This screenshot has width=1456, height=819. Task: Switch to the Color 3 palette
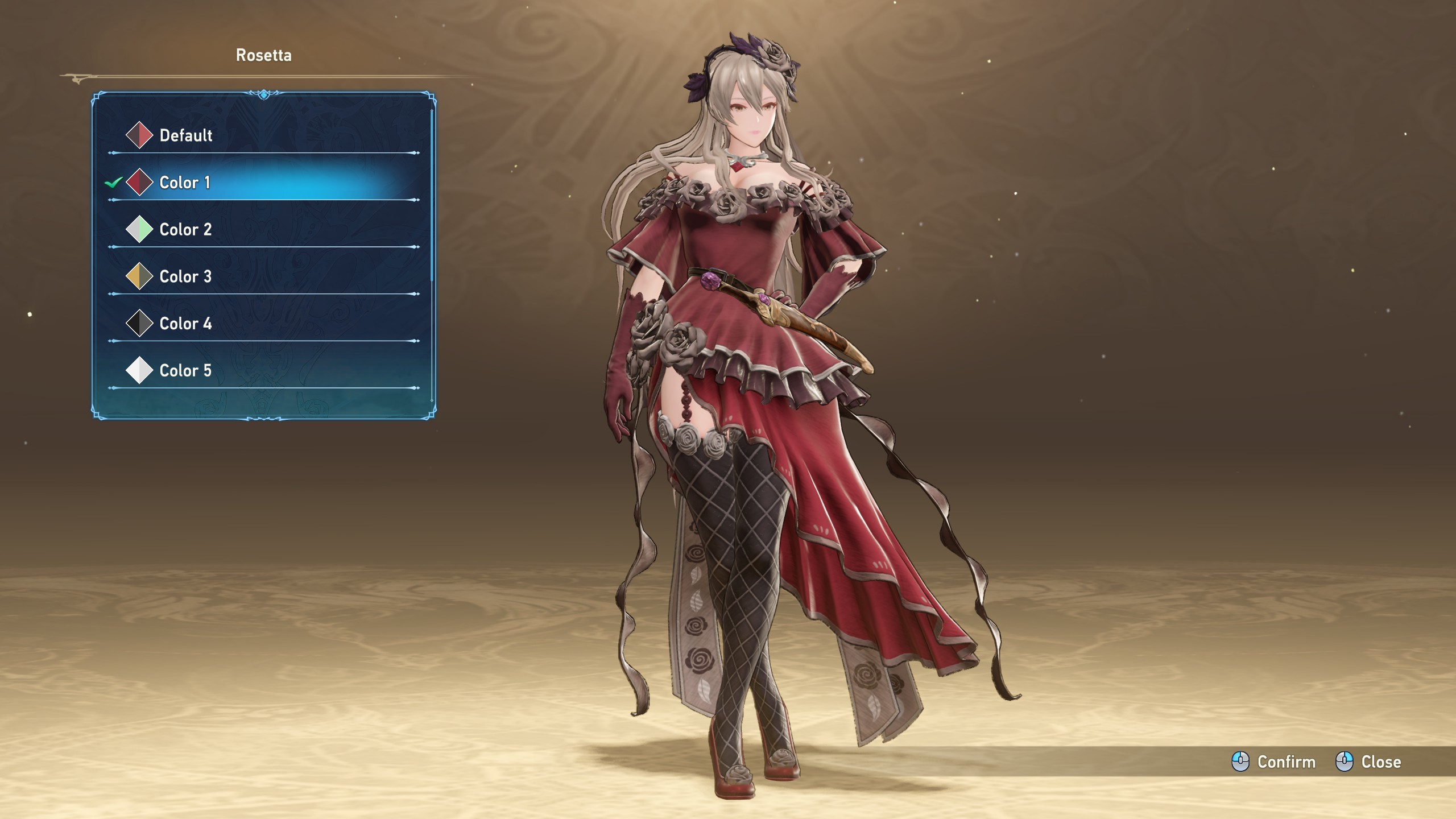coord(185,277)
